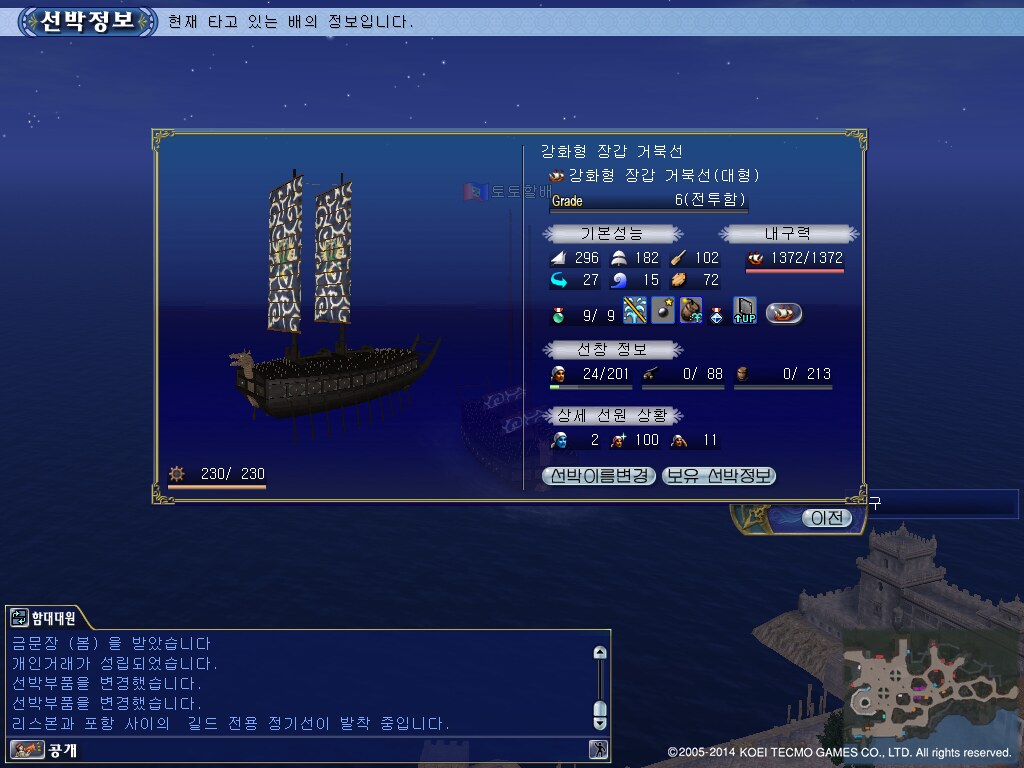Viewport: 1024px width, 768px height.
Task: Click the armor plate UP icon
Action: [x=744, y=311]
